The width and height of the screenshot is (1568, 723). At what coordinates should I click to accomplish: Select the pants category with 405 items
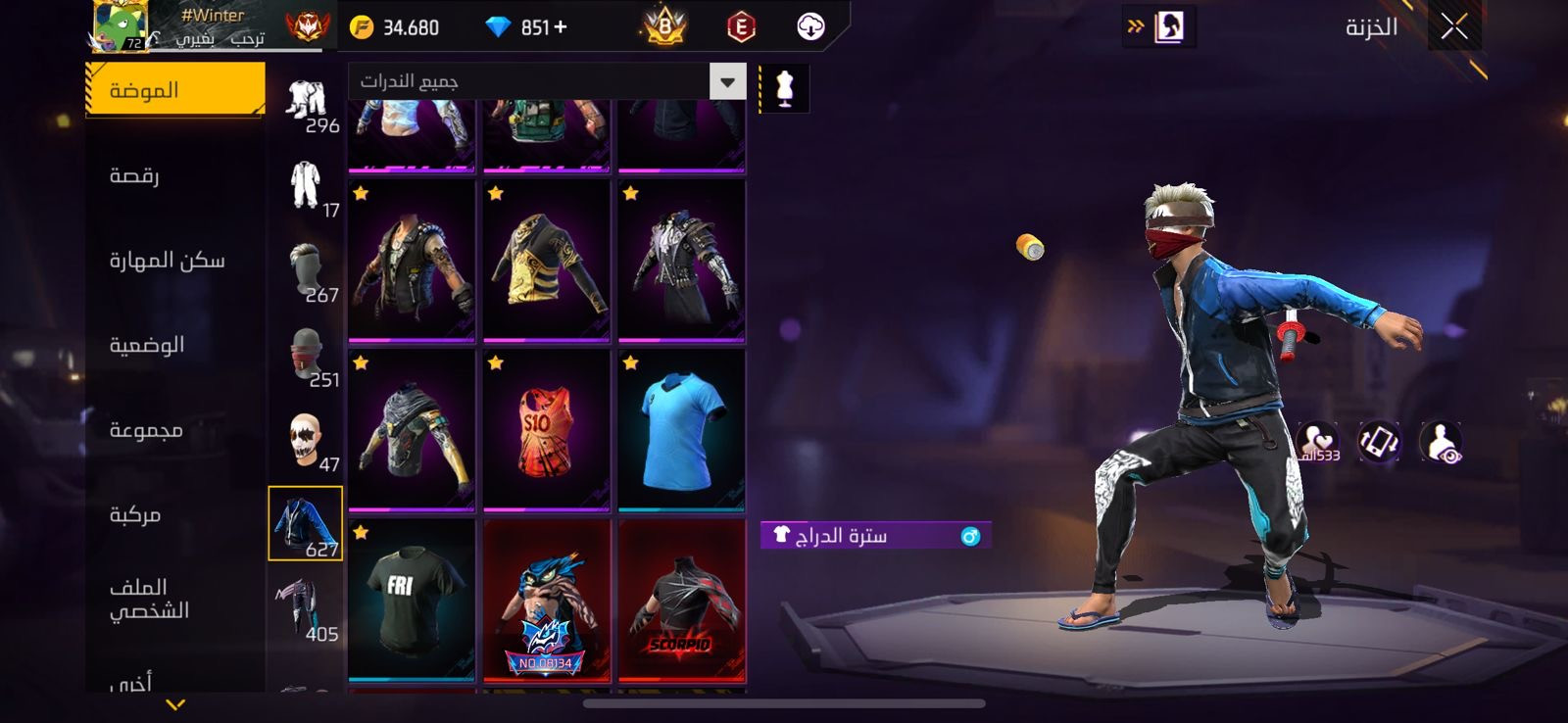[306, 608]
